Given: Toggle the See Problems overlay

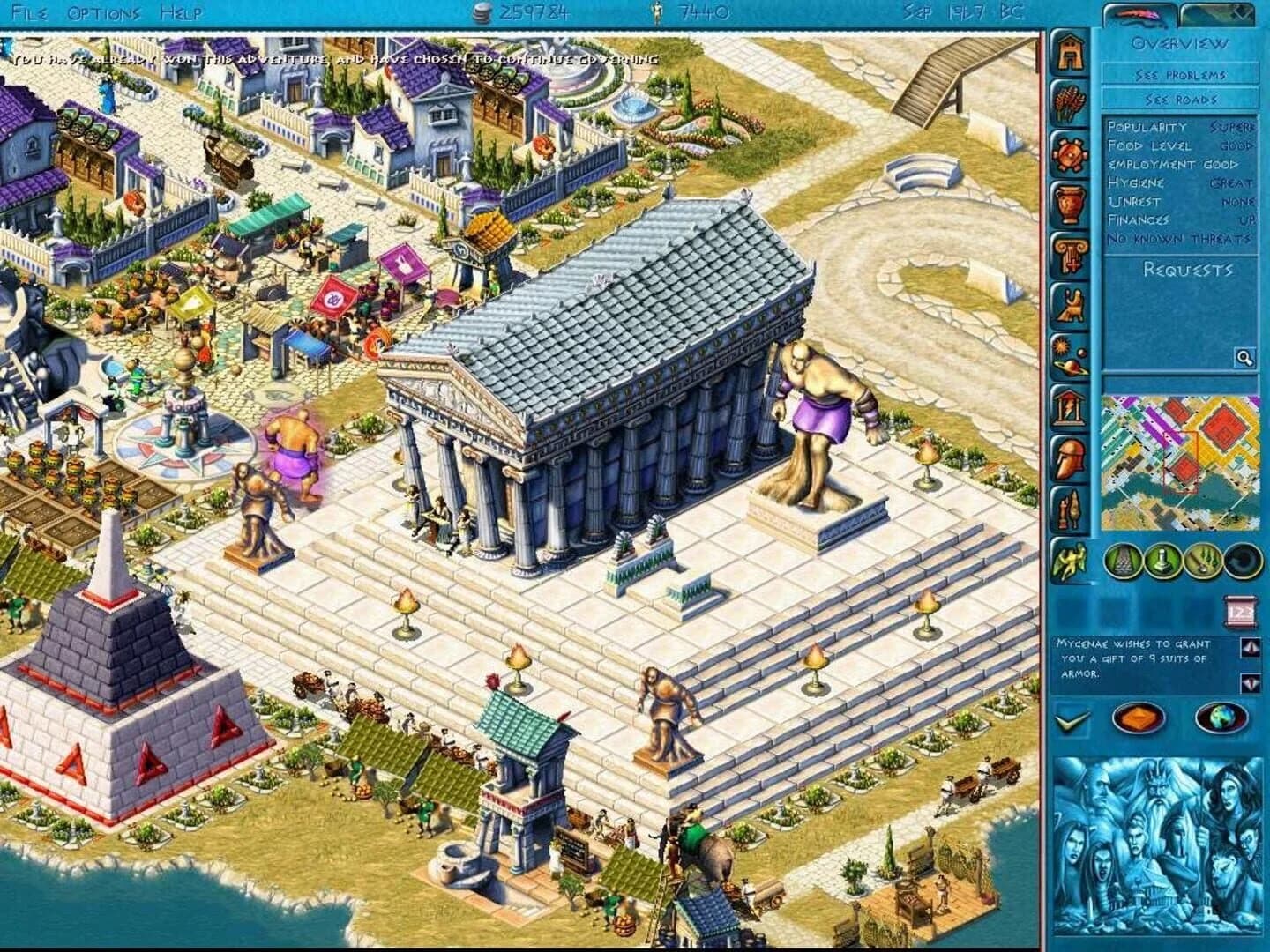Looking at the screenshot, I should coord(1178,76).
